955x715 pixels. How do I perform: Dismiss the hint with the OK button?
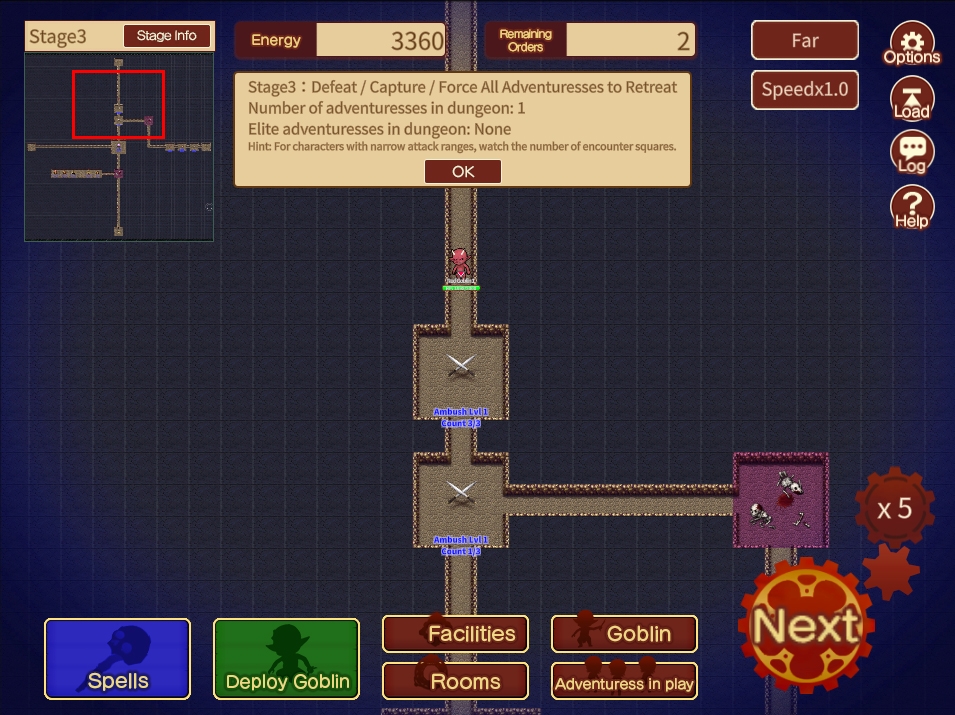pos(463,171)
